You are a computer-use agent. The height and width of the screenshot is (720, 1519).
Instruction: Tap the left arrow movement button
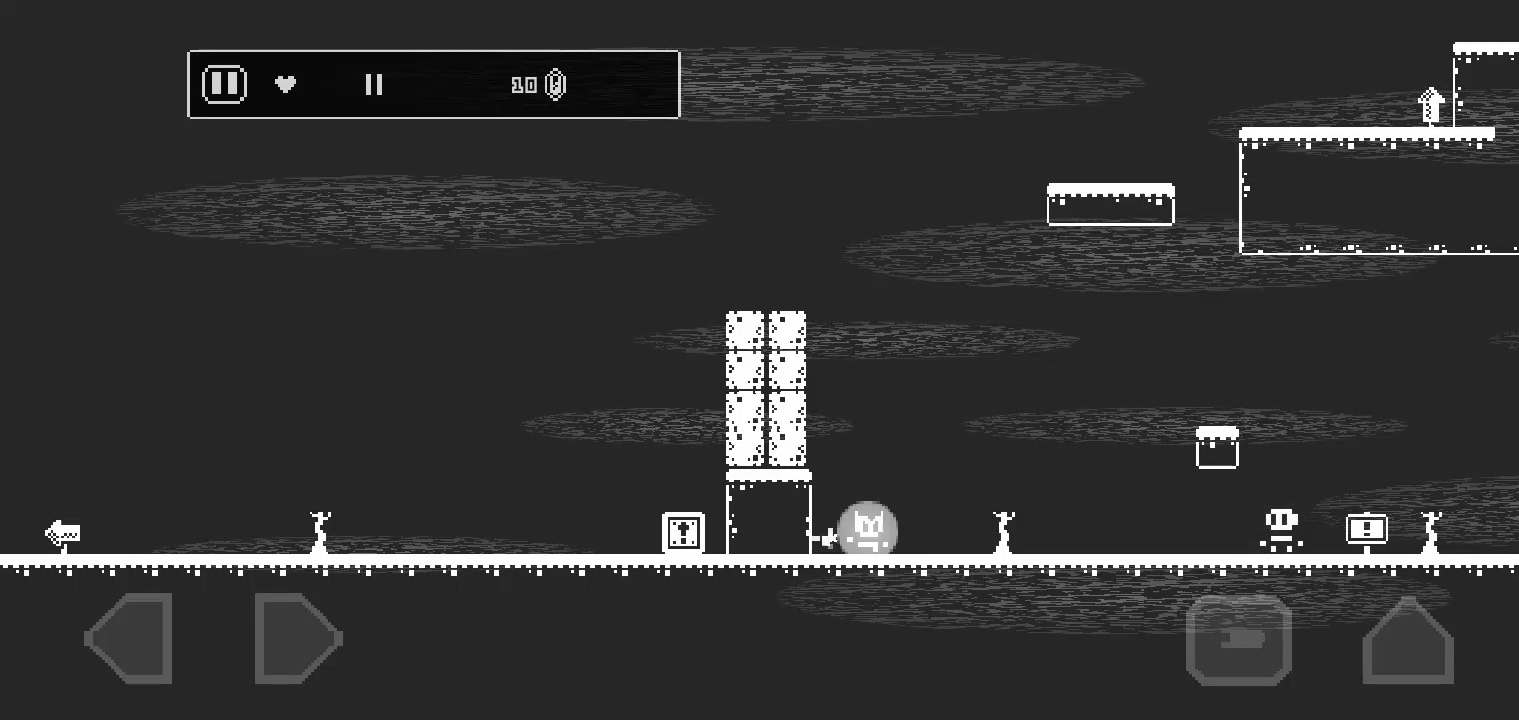(130, 639)
